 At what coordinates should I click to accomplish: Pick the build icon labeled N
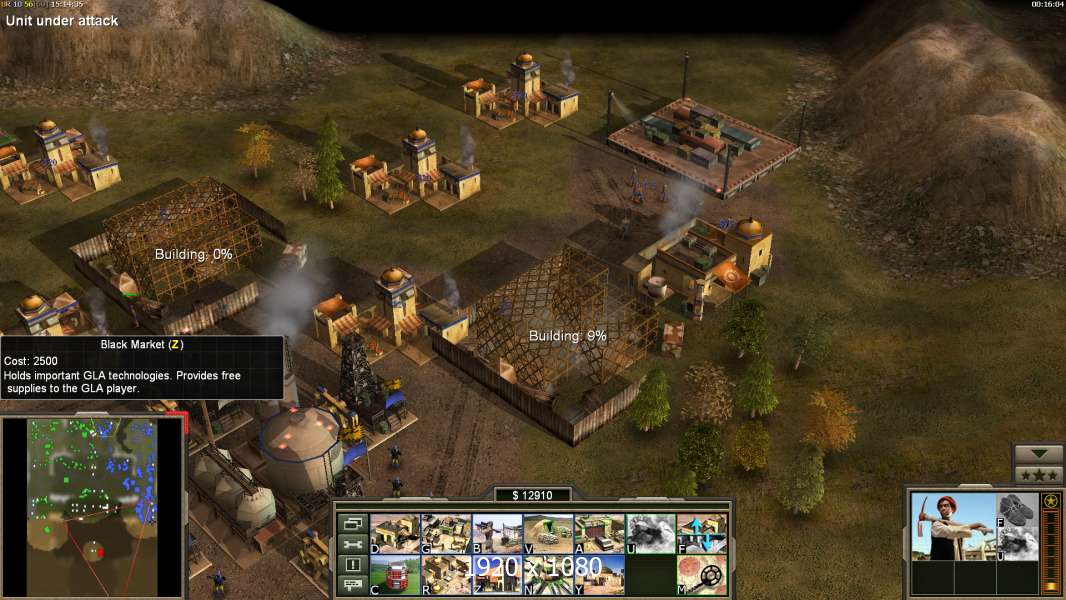pyautogui.click(x=548, y=574)
